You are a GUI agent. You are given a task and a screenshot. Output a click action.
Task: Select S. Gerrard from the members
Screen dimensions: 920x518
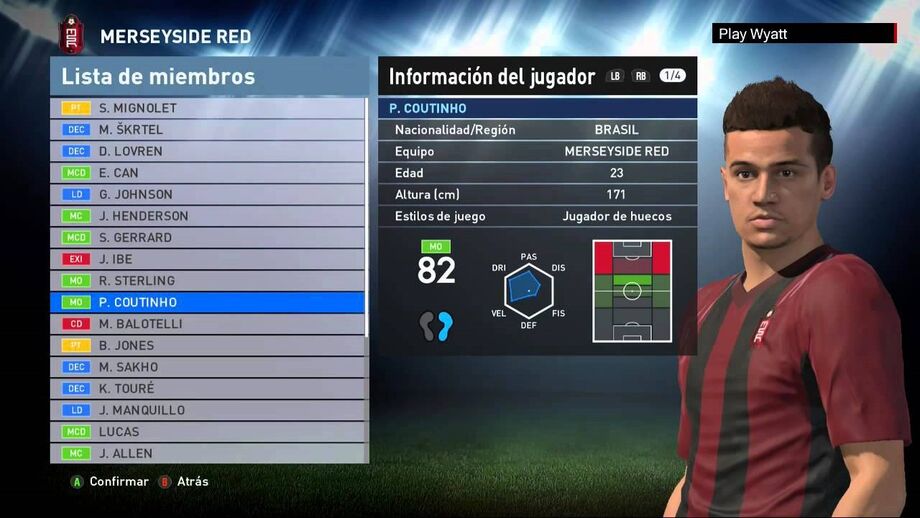coord(208,238)
